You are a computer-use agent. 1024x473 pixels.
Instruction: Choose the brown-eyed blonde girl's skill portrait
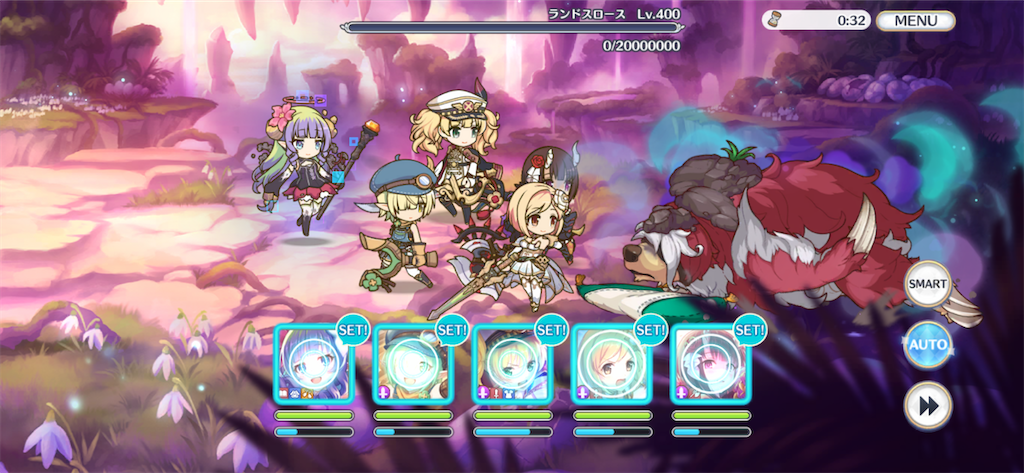point(611,365)
